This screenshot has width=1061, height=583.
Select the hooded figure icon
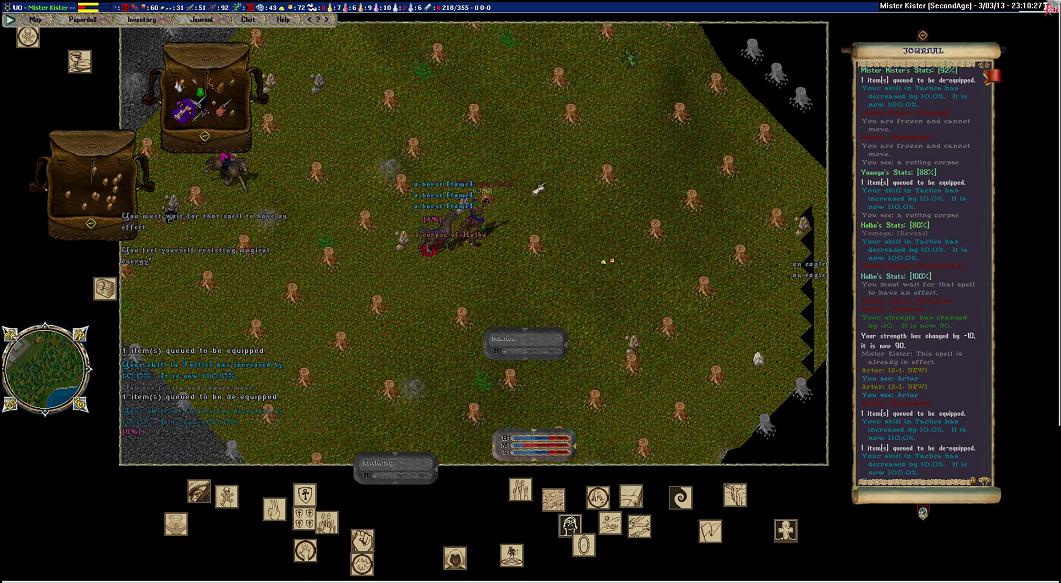(x=455, y=558)
